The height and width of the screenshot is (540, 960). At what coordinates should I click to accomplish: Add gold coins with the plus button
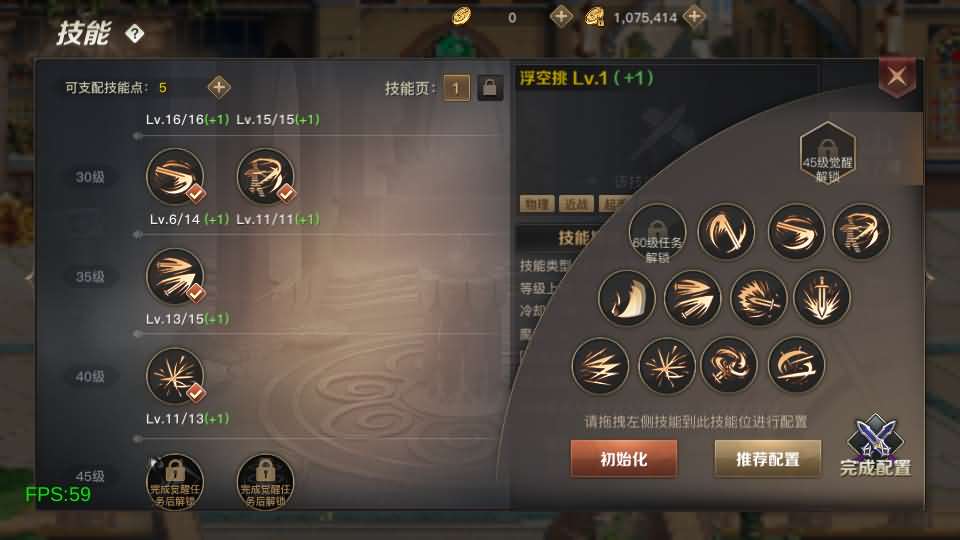(x=562, y=17)
